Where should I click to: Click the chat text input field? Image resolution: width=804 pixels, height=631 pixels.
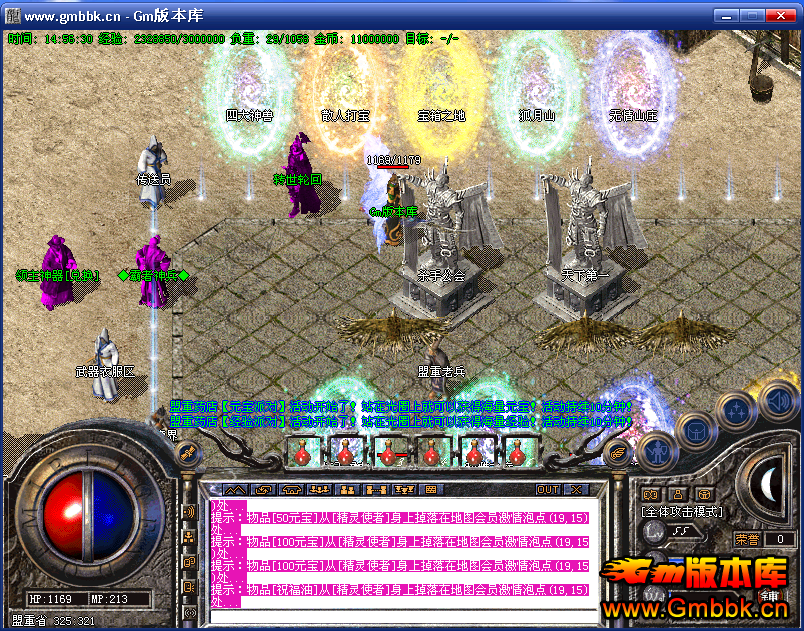(x=400, y=614)
